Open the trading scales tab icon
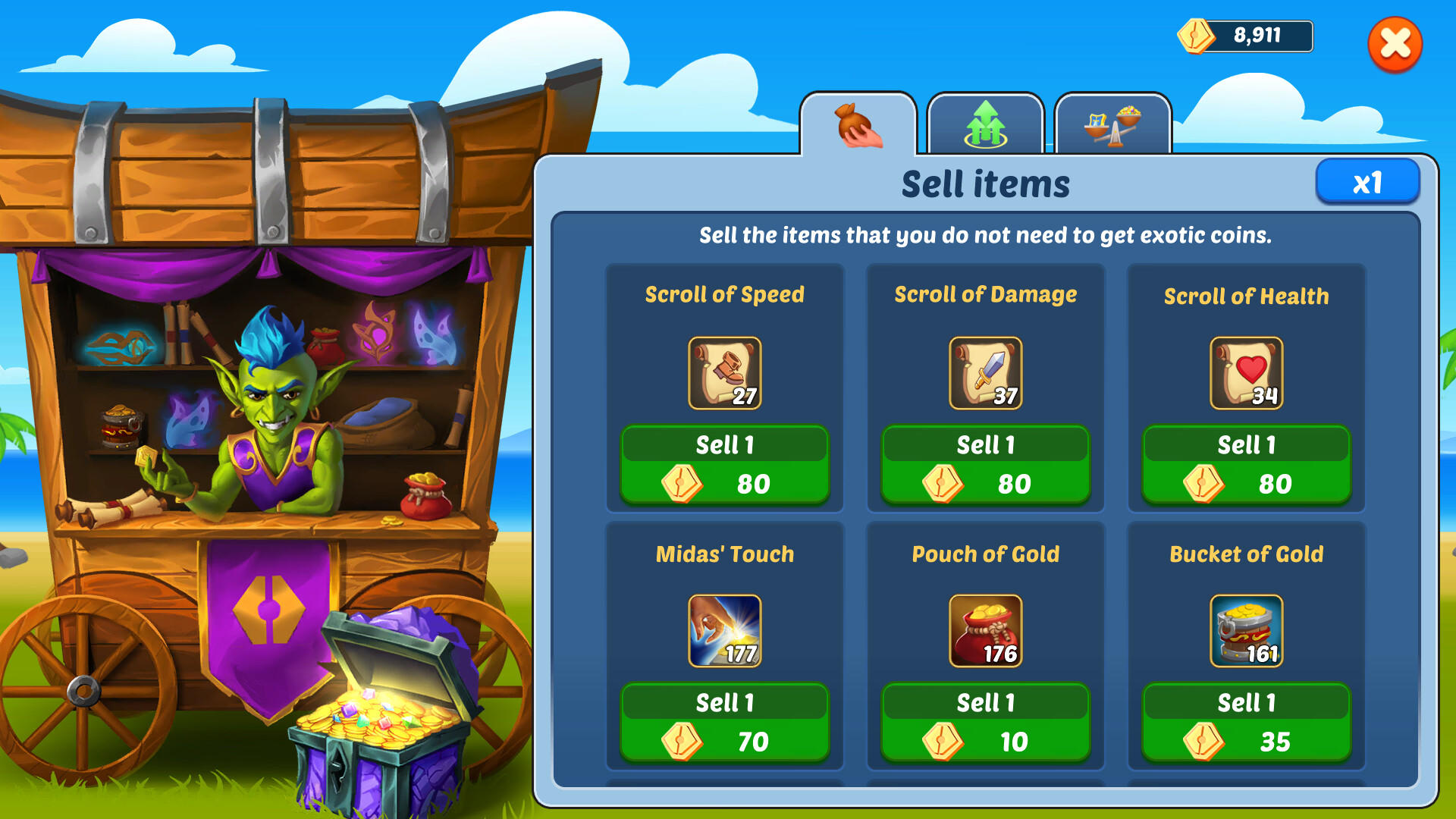 coord(1112,125)
